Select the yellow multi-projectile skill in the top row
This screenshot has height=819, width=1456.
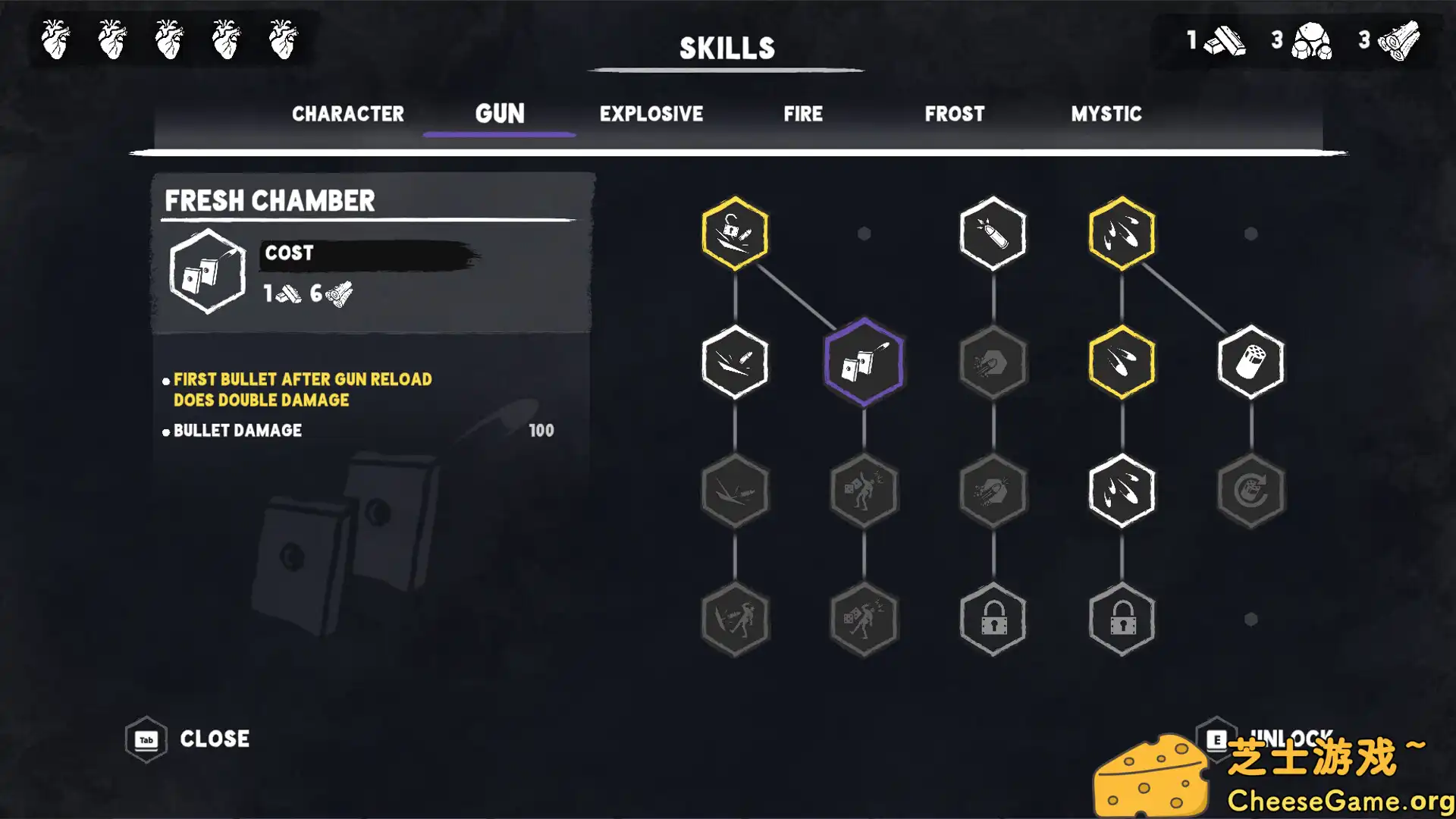click(1122, 233)
